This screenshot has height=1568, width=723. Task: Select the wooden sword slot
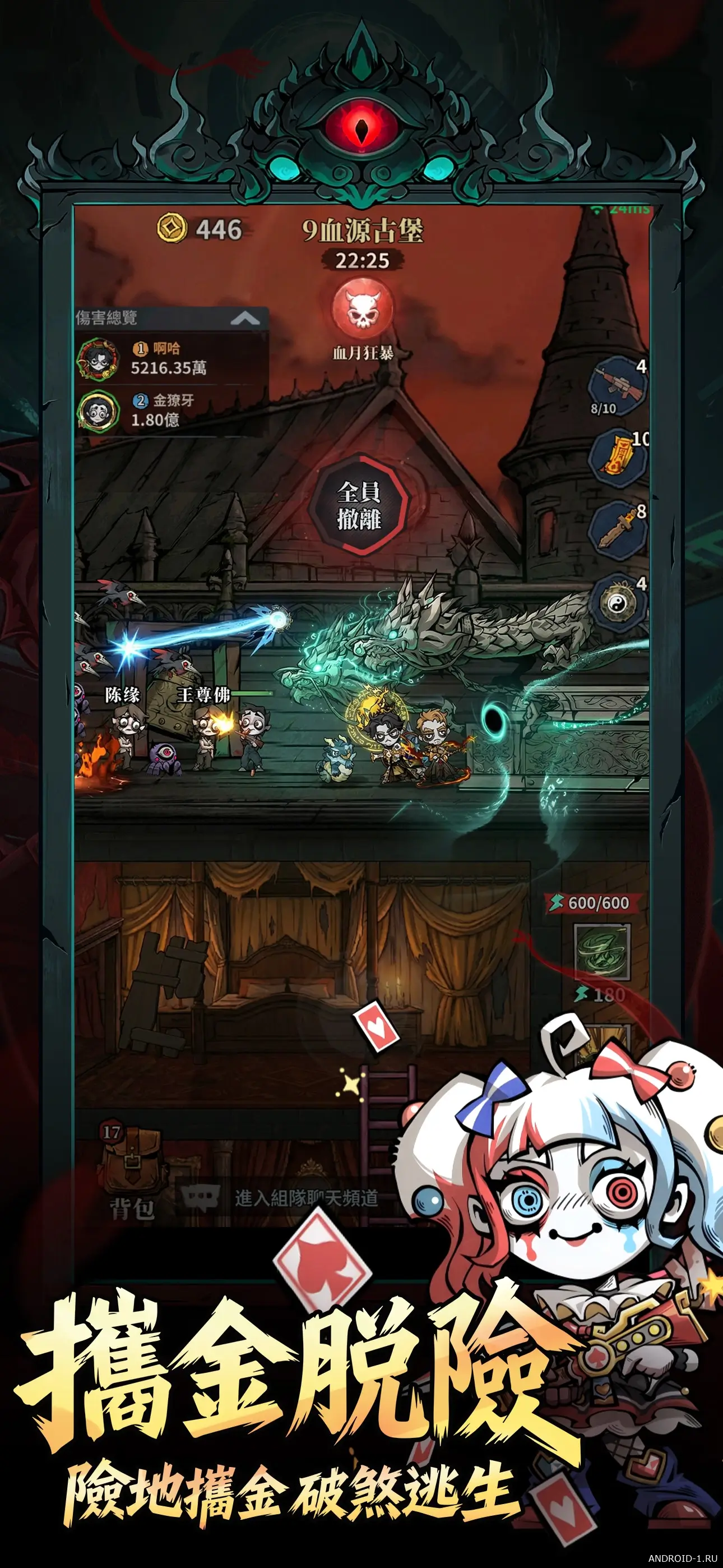click(x=615, y=528)
